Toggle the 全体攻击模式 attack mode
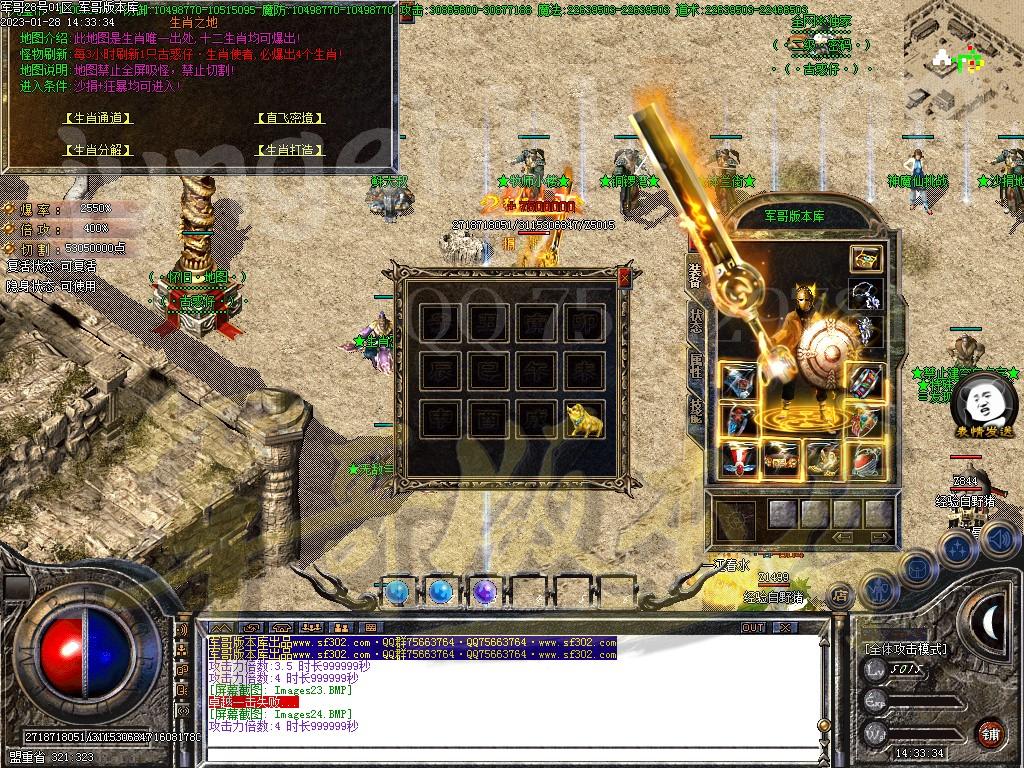This screenshot has height=768, width=1024. pos(906,649)
